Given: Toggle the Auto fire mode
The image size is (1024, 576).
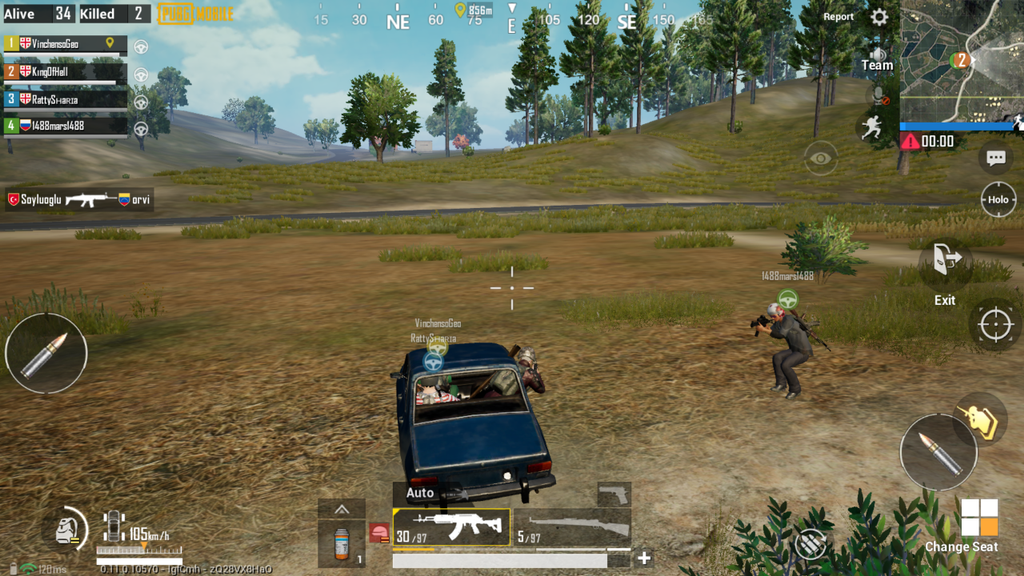Looking at the screenshot, I should (420, 493).
